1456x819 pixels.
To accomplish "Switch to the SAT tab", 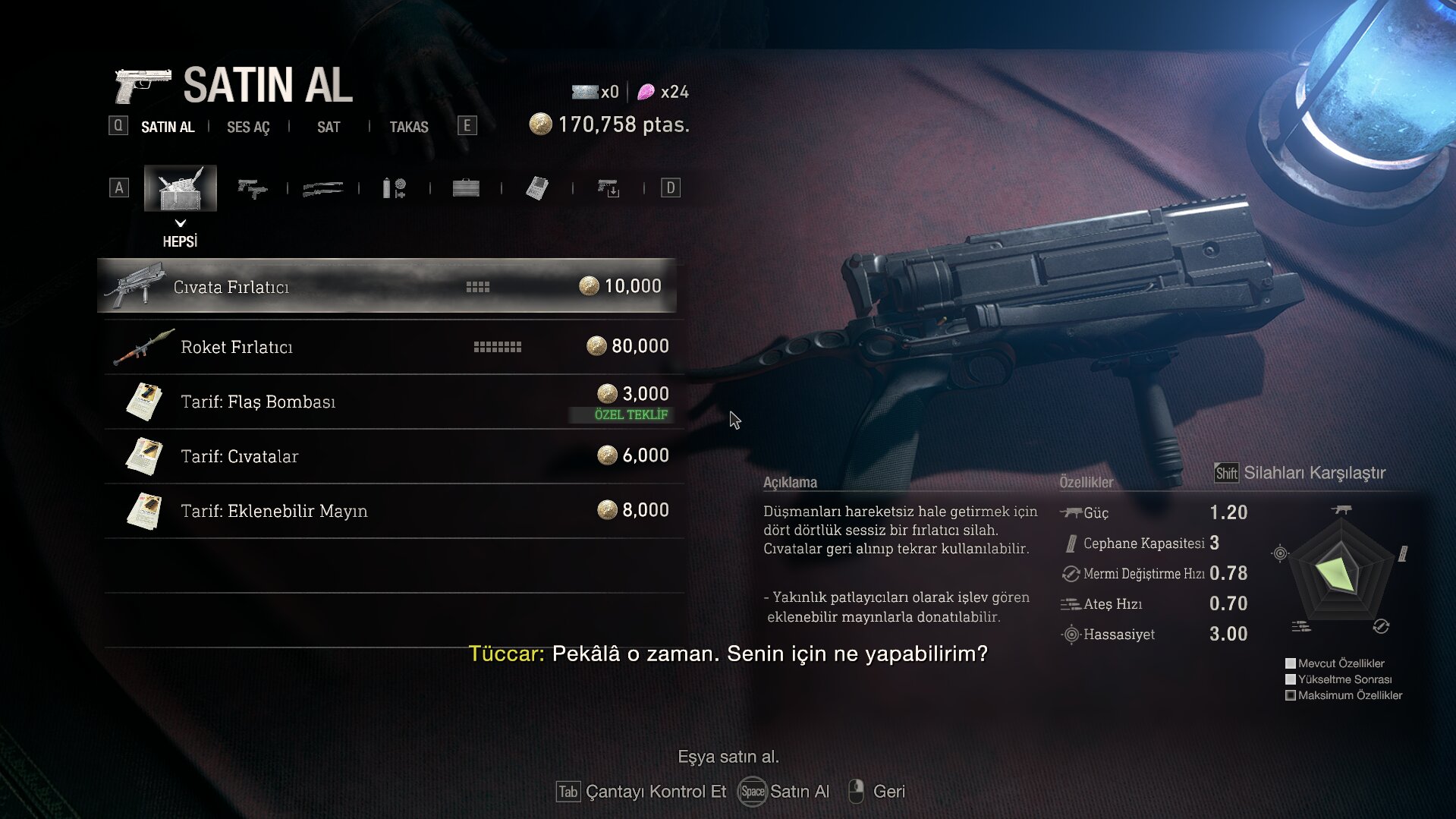I will pyautogui.click(x=328, y=127).
